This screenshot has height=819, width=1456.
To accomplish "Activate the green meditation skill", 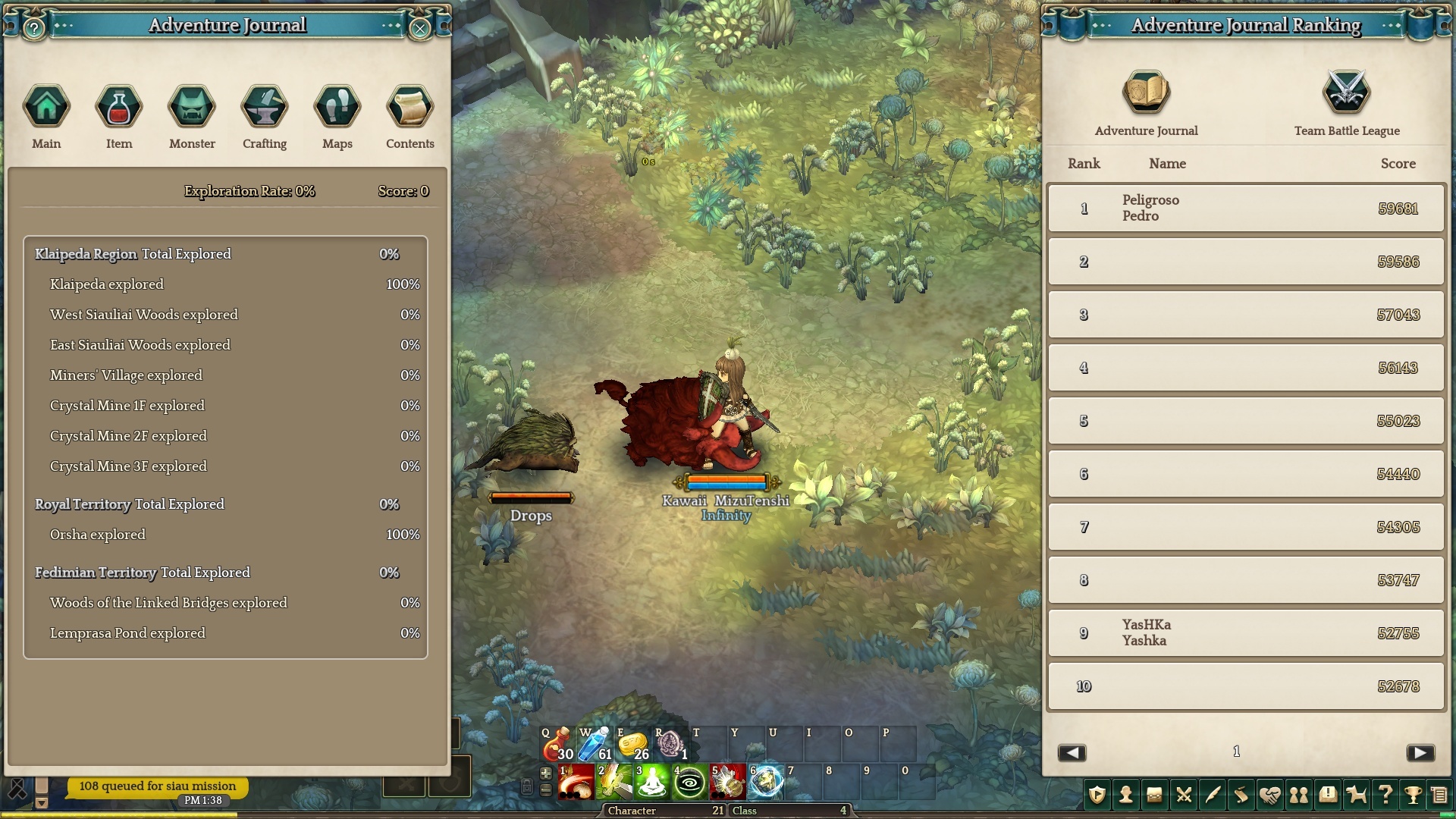I will pos(651,783).
